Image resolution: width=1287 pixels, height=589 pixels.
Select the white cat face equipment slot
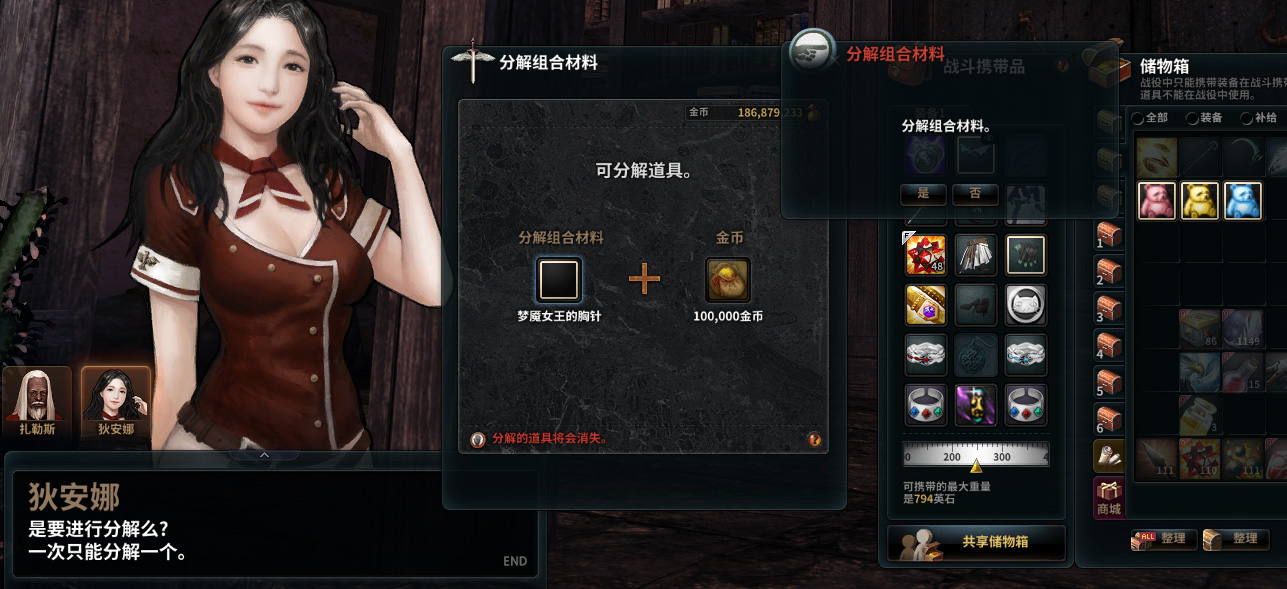(x=1026, y=305)
